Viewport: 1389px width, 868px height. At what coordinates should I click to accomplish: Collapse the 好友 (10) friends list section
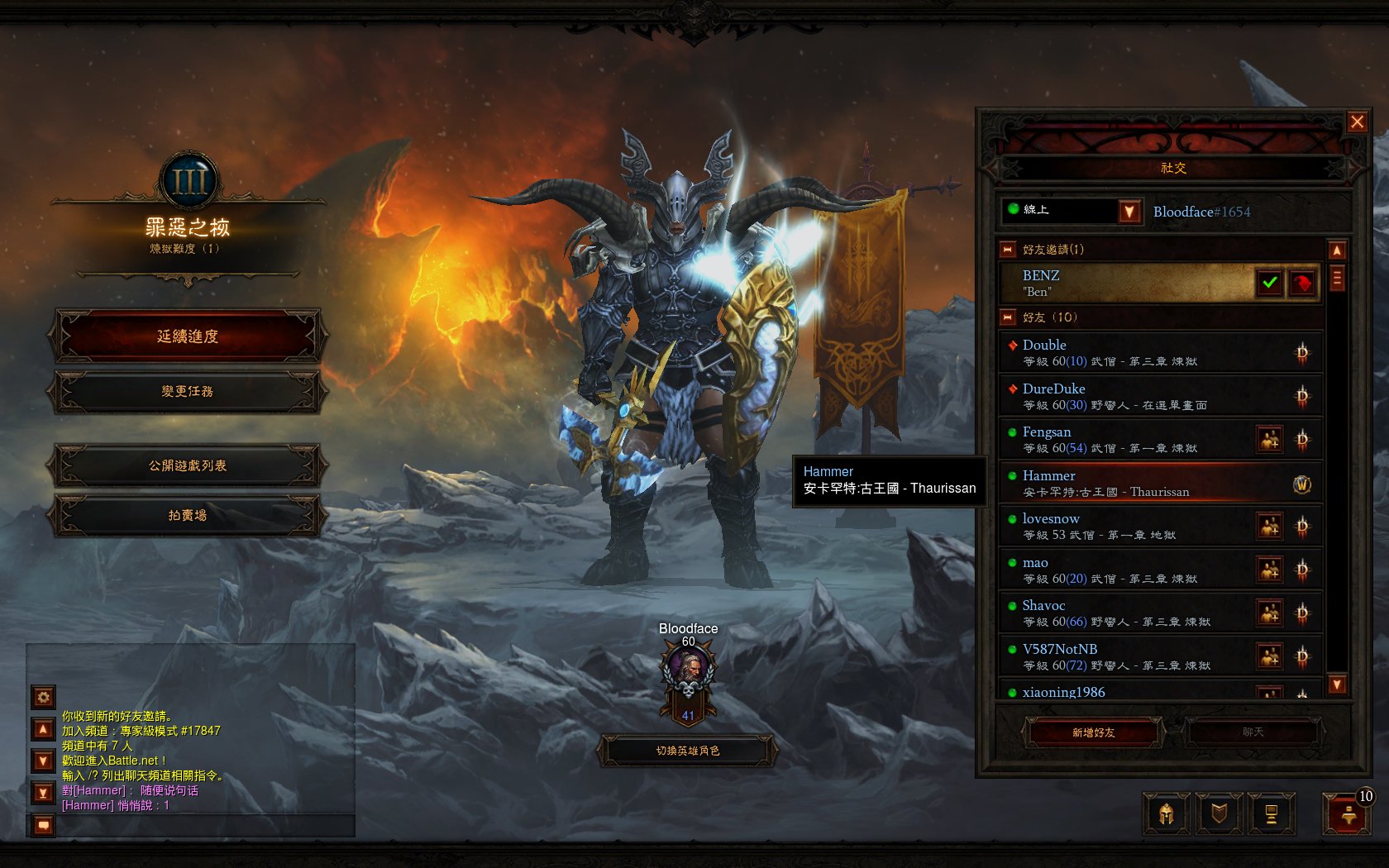click(1008, 317)
